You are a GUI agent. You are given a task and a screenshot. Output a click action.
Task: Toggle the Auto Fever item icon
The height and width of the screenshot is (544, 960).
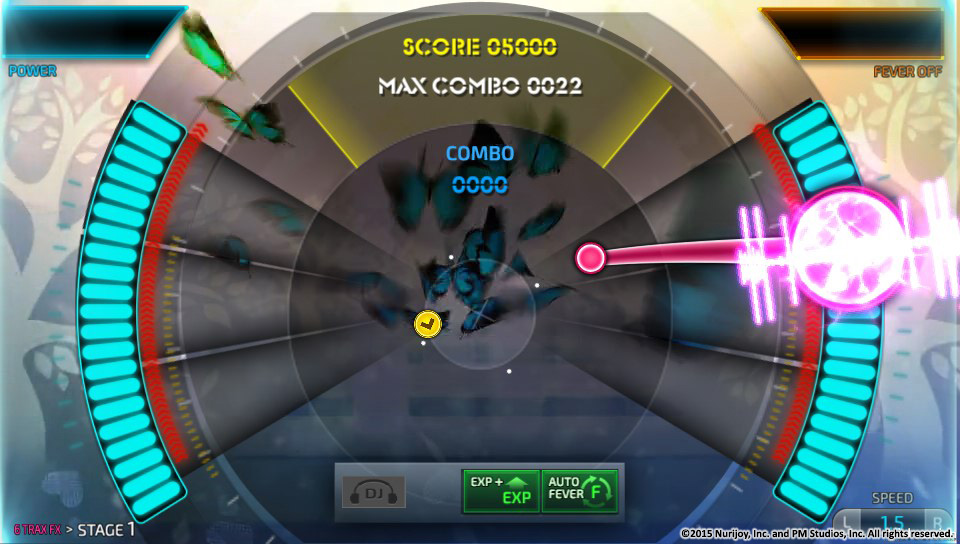tap(581, 491)
